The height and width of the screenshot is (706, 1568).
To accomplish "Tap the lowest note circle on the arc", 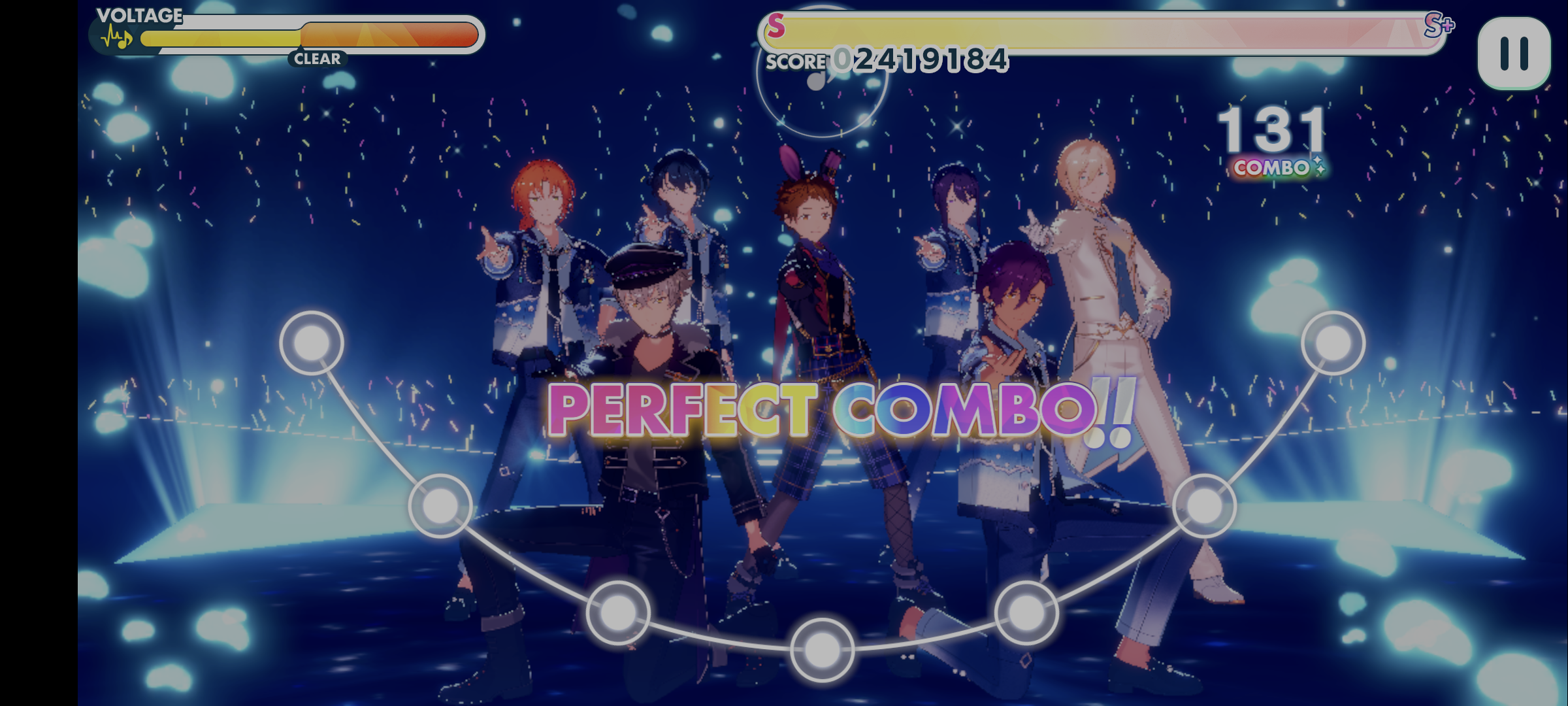I will click(x=822, y=649).
